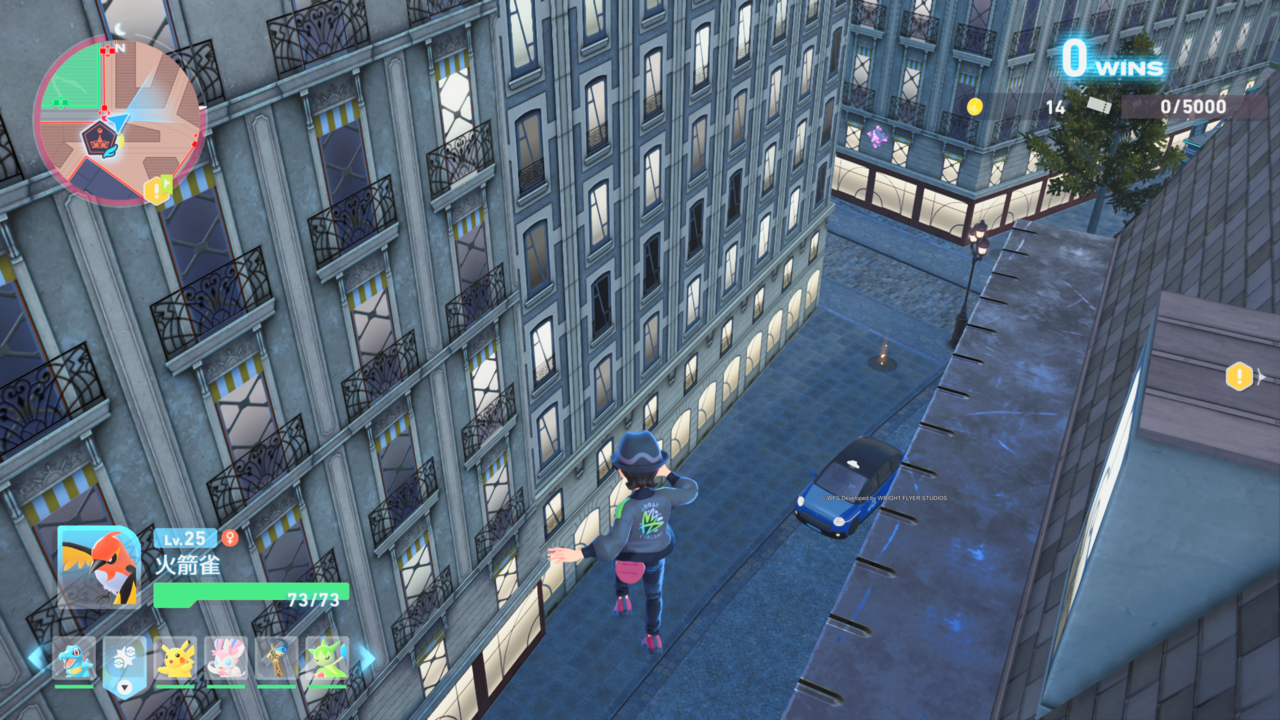Select the Fletchinder portrait

(99, 566)
